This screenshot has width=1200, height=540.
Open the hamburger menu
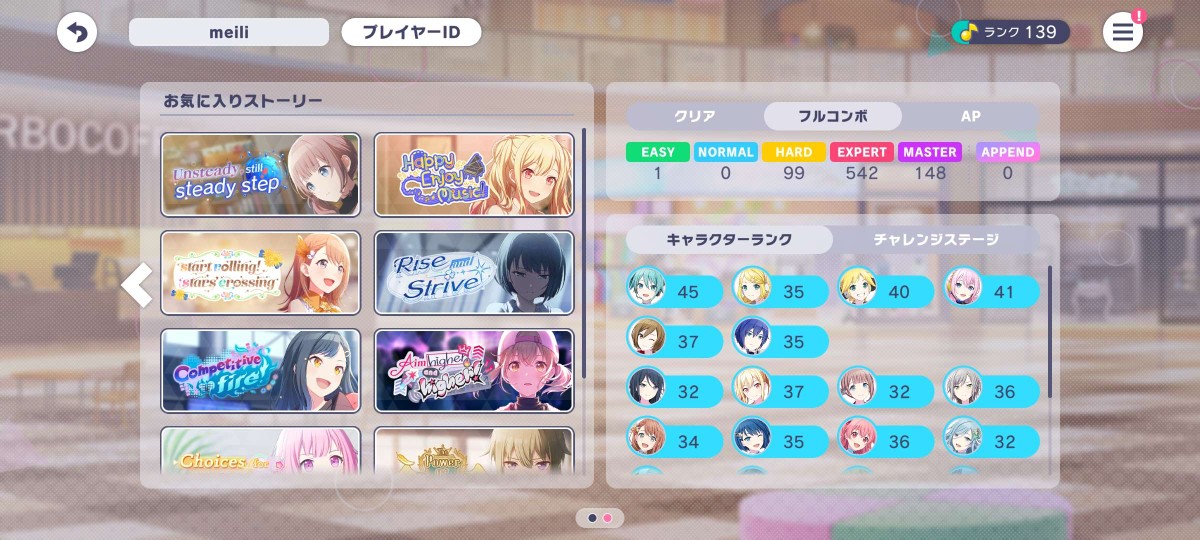1123,33
